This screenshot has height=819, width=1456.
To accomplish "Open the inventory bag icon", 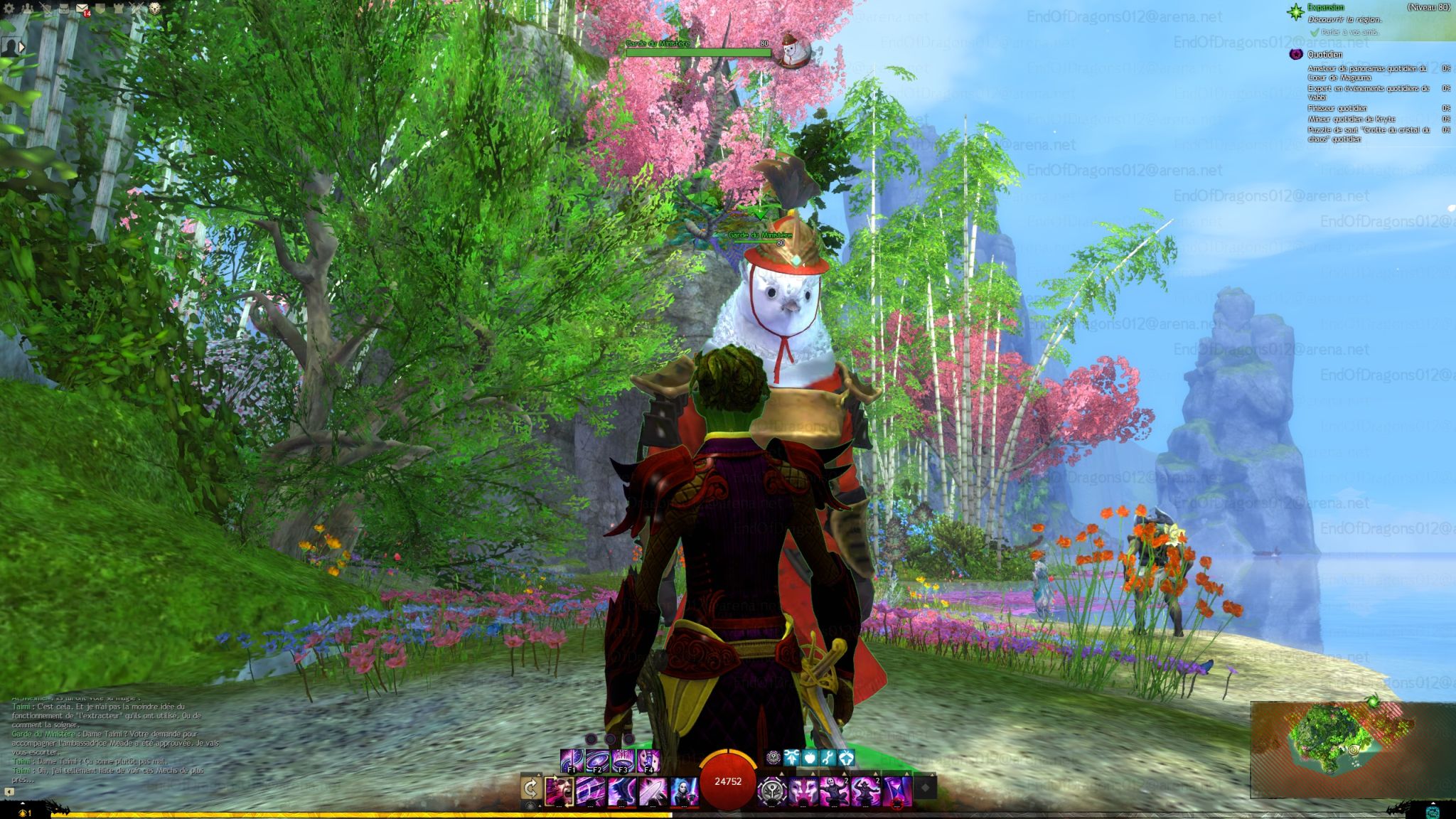I will pyautogui.click(x=64, y=9).
